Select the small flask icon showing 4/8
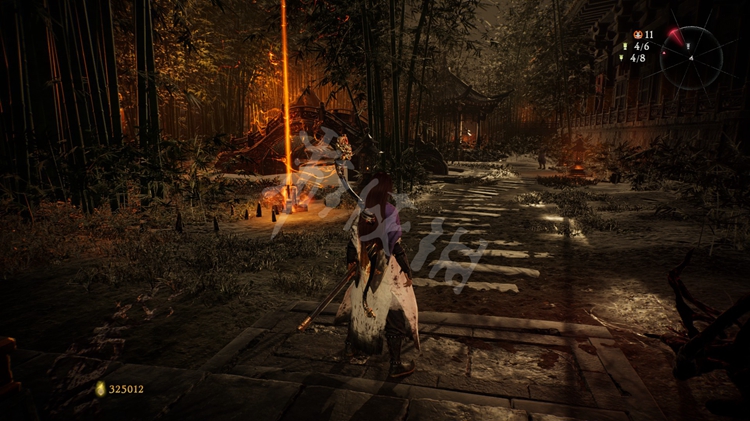This screenshot has height=421, width=750. click(622, 58)
